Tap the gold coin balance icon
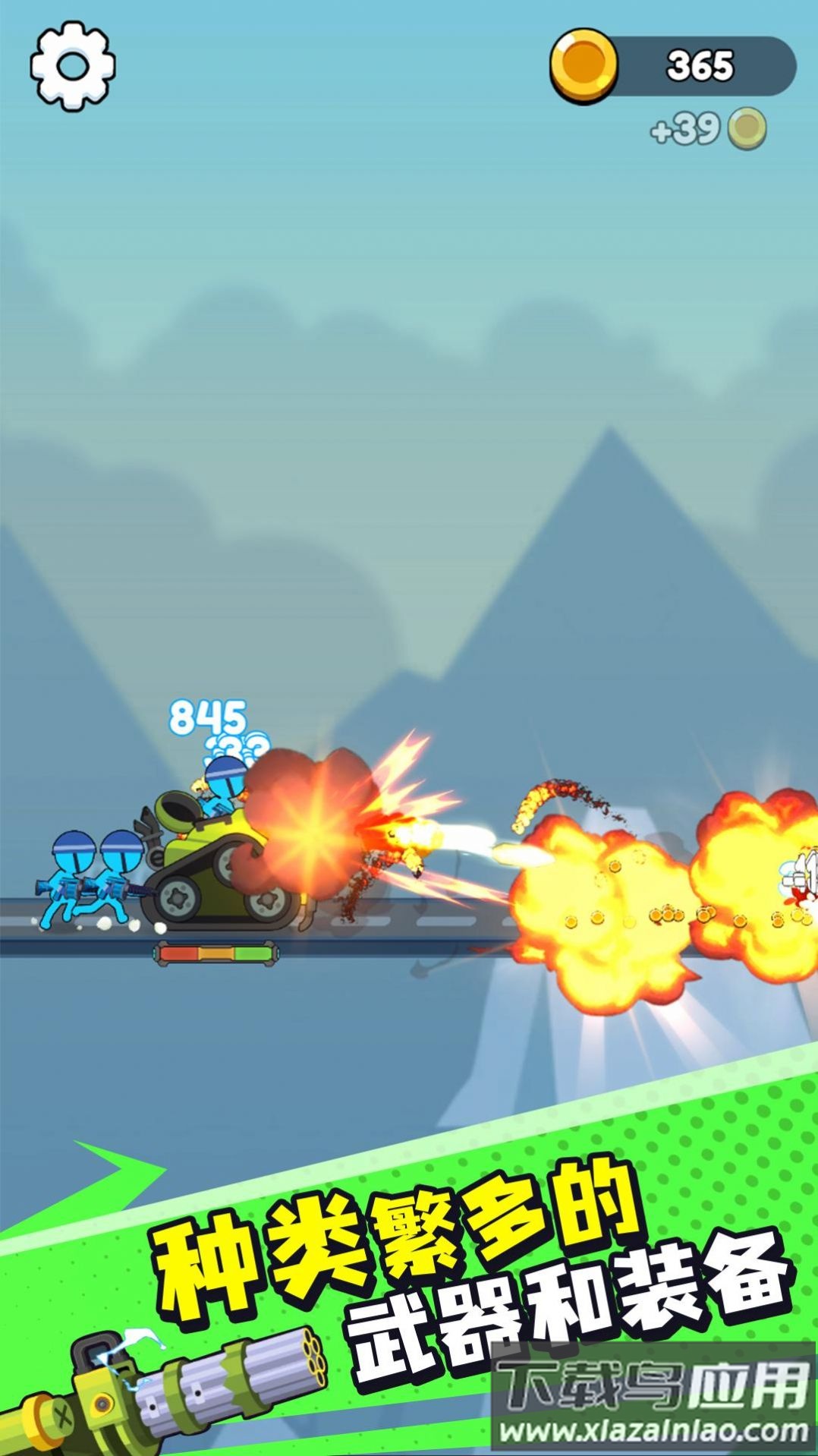Screen dimensions: 818x1456 point(583,66)
